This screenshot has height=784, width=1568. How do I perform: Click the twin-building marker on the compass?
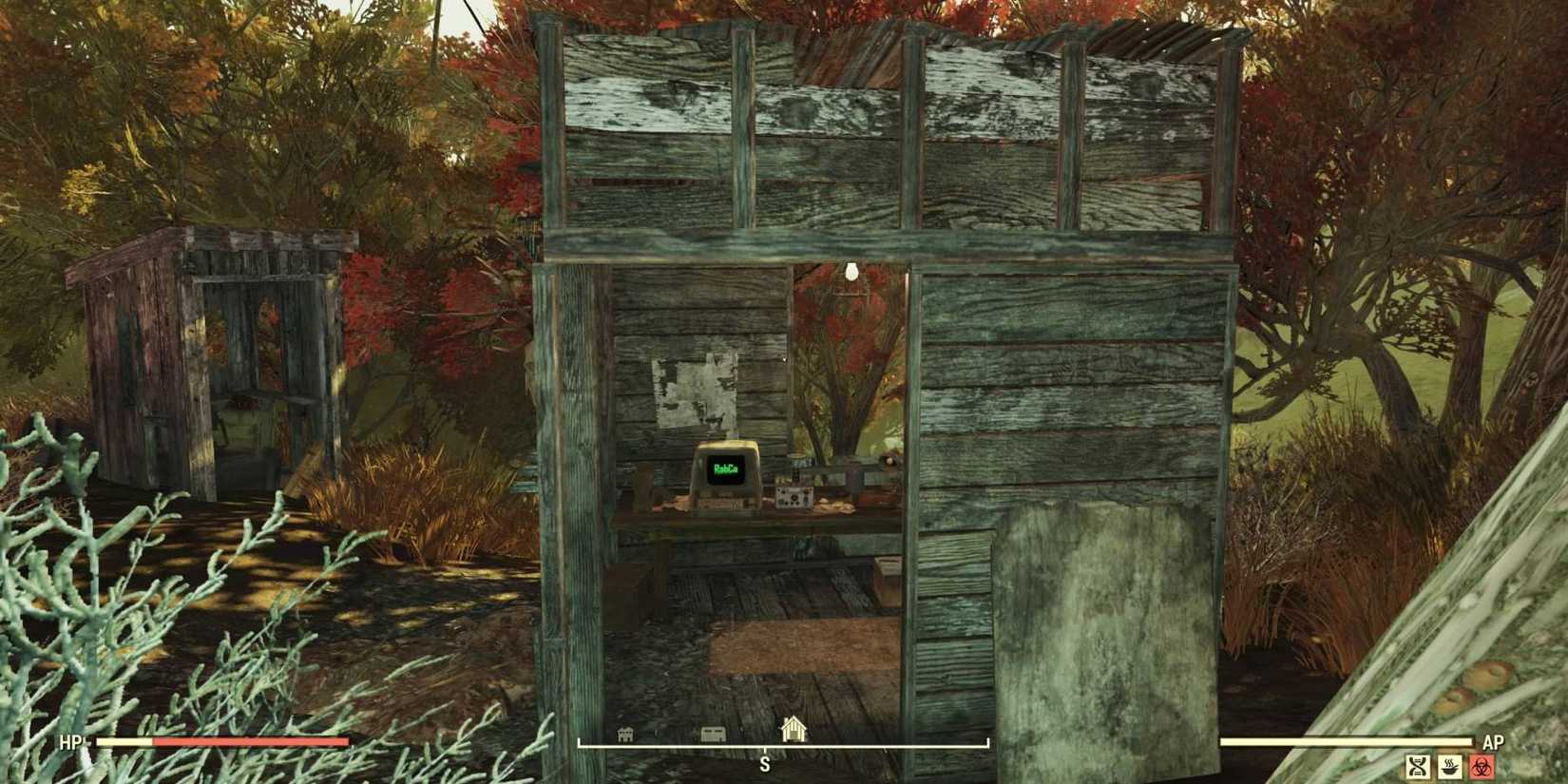point(624,734)
